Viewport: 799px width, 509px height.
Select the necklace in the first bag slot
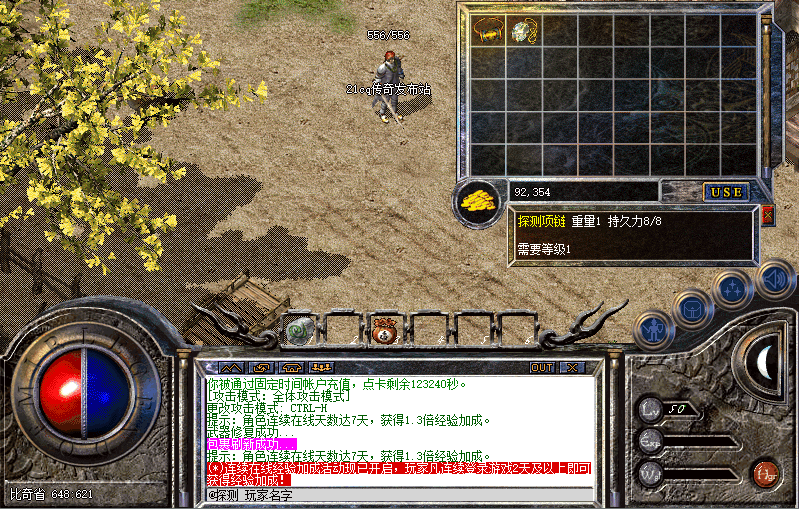point(489,30)
